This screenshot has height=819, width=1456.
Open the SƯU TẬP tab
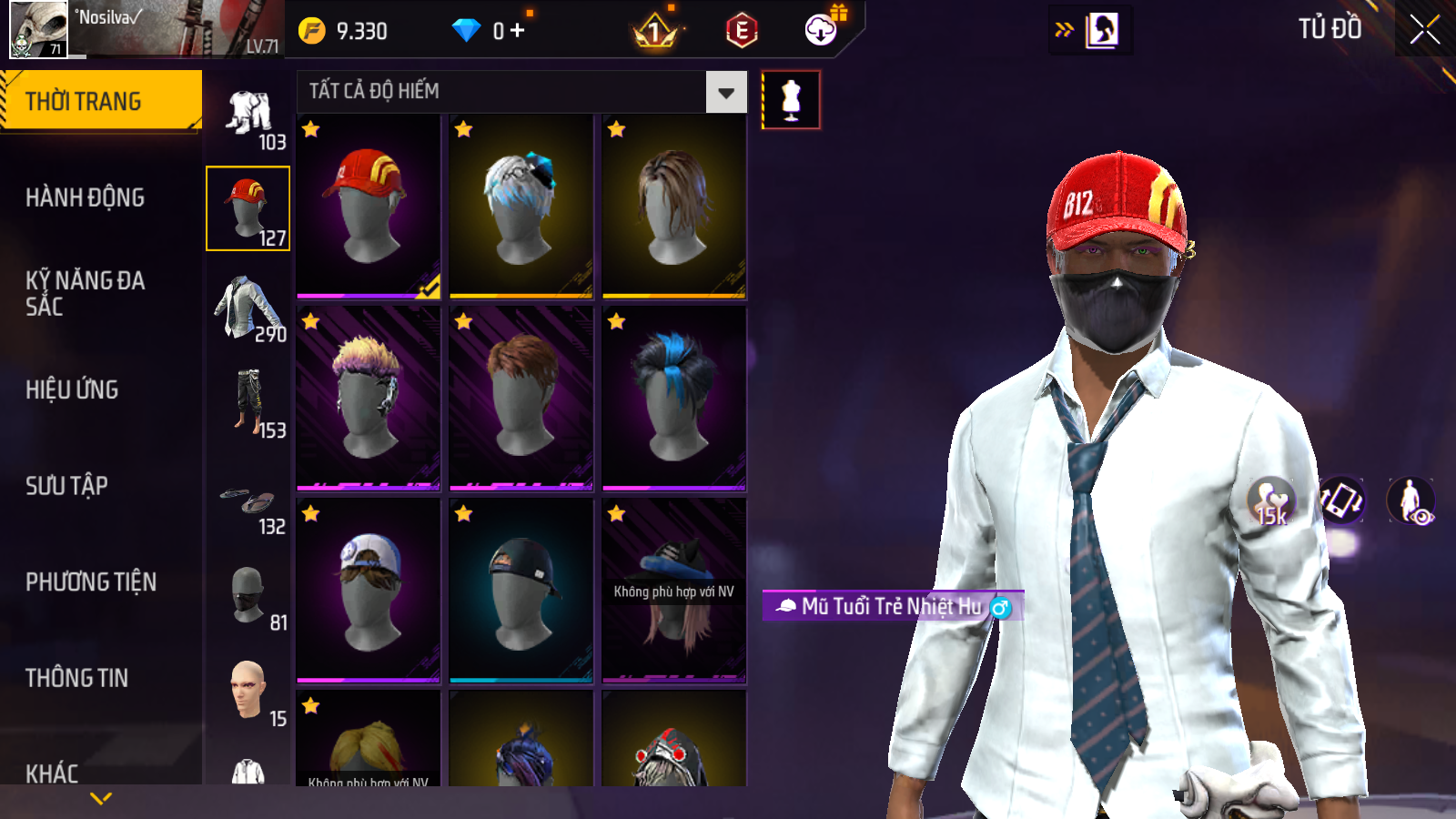[x=67, y=486]
